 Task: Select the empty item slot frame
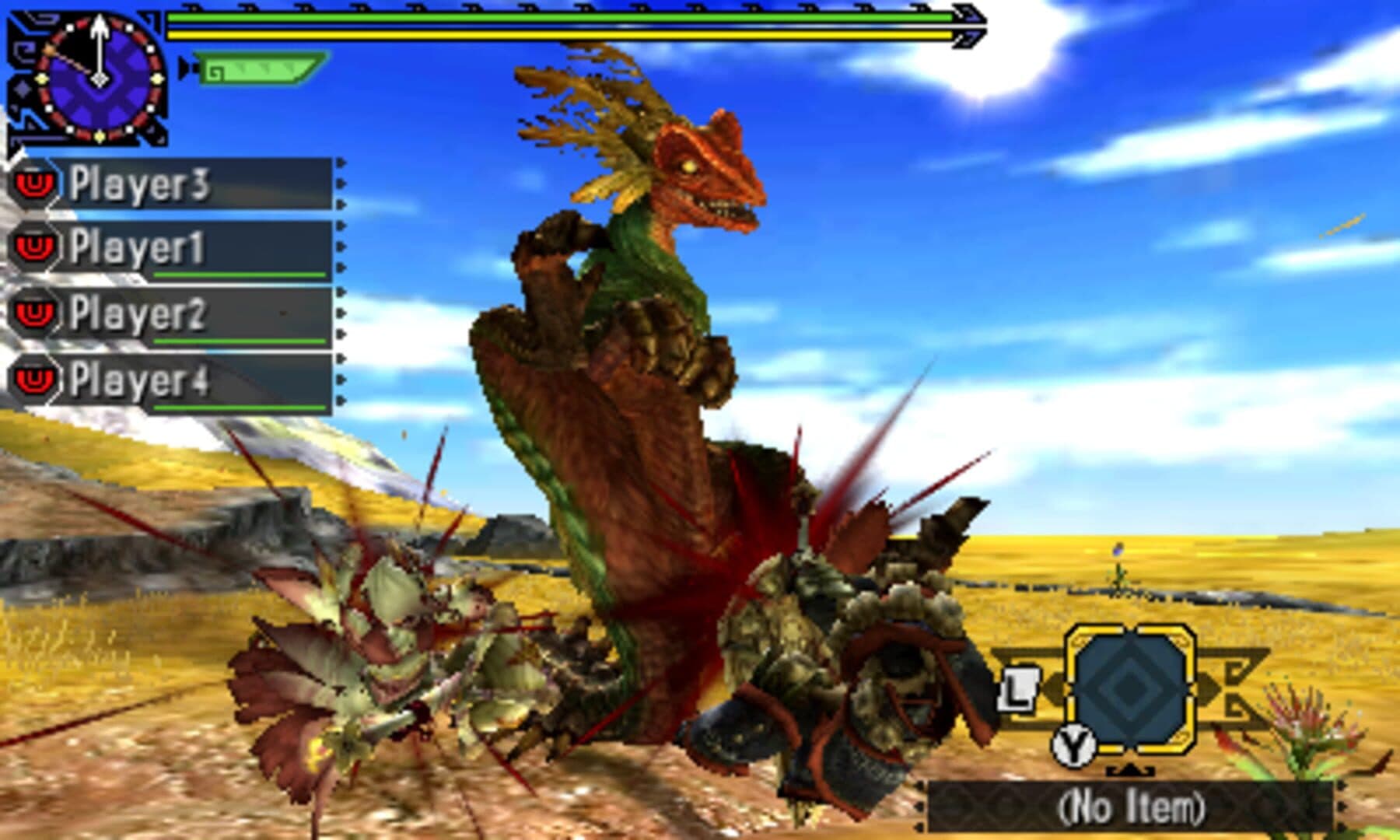tap(1129, 691)
